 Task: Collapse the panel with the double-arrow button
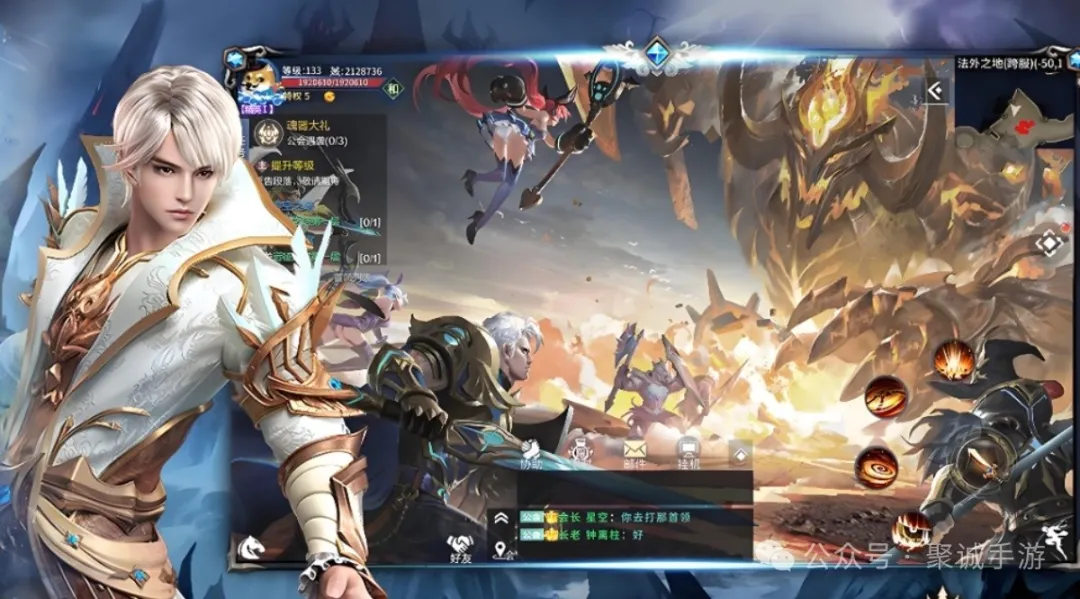936,92
